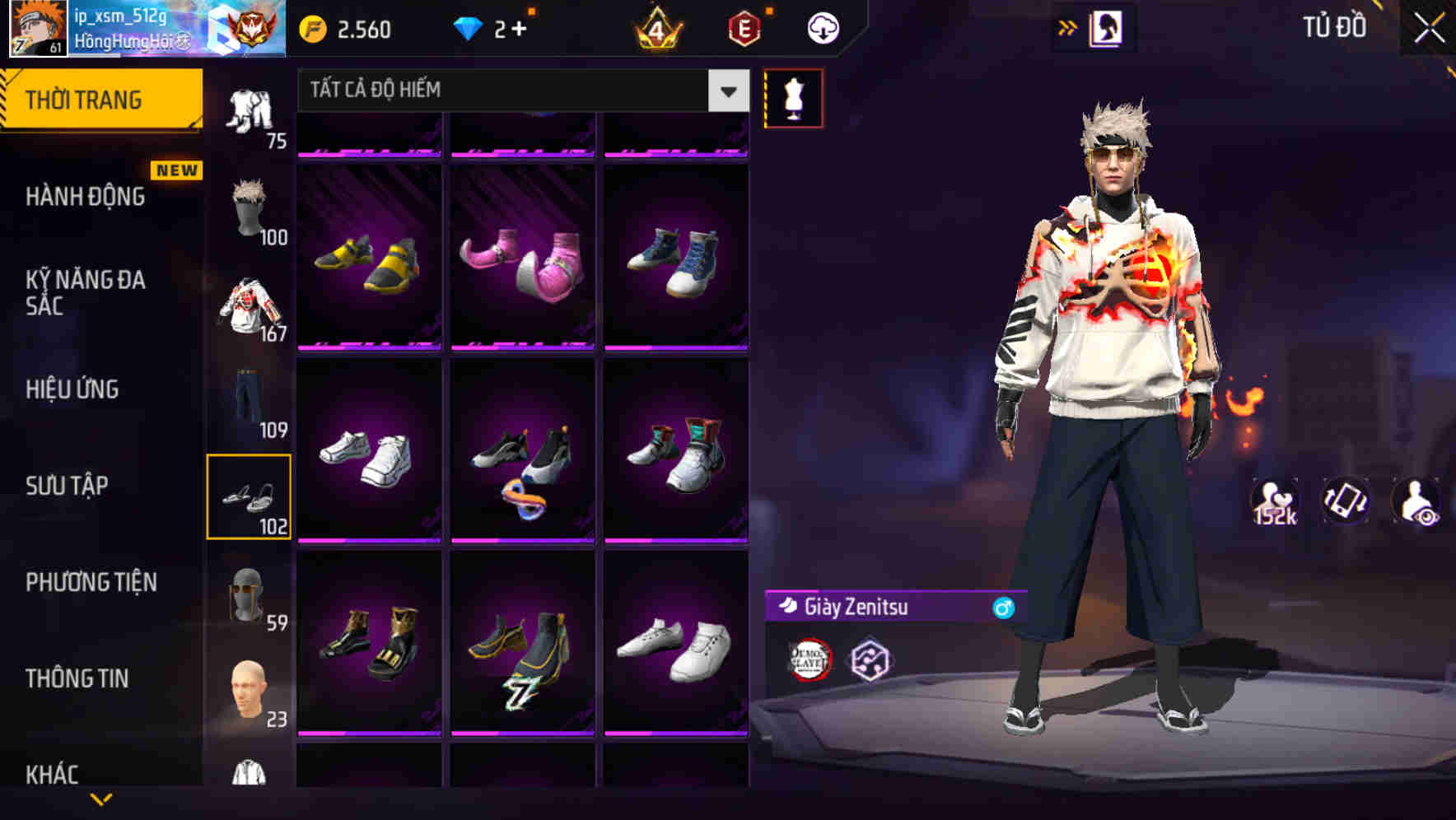Viewport: 1456px width, 820px height.
Task: Expand the double yellow chevron panel
Action: click(1068, 26)
